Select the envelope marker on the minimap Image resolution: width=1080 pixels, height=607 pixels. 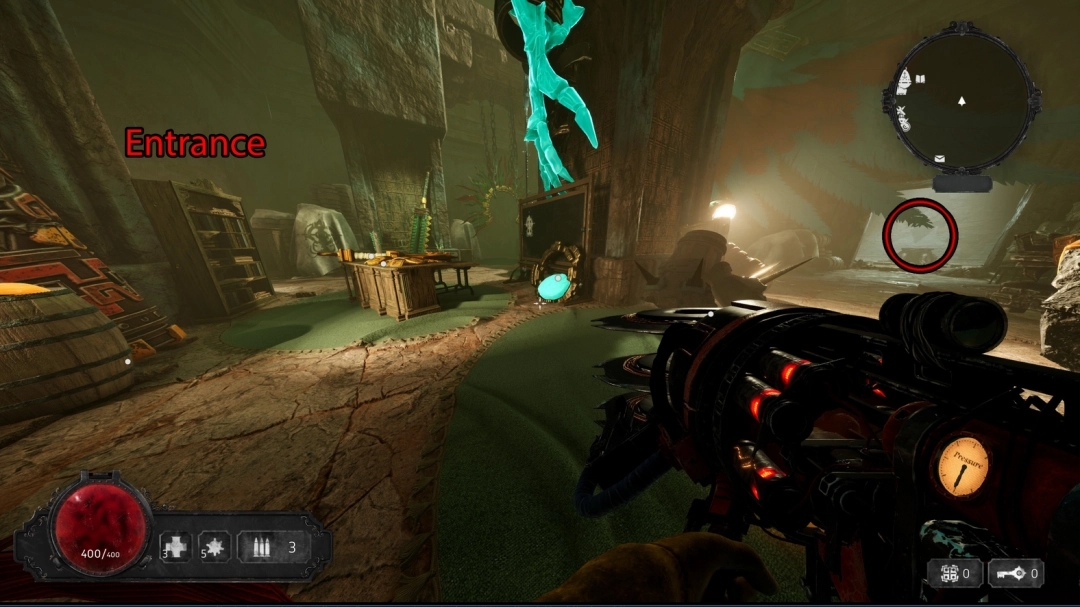[x=940, y=158]
